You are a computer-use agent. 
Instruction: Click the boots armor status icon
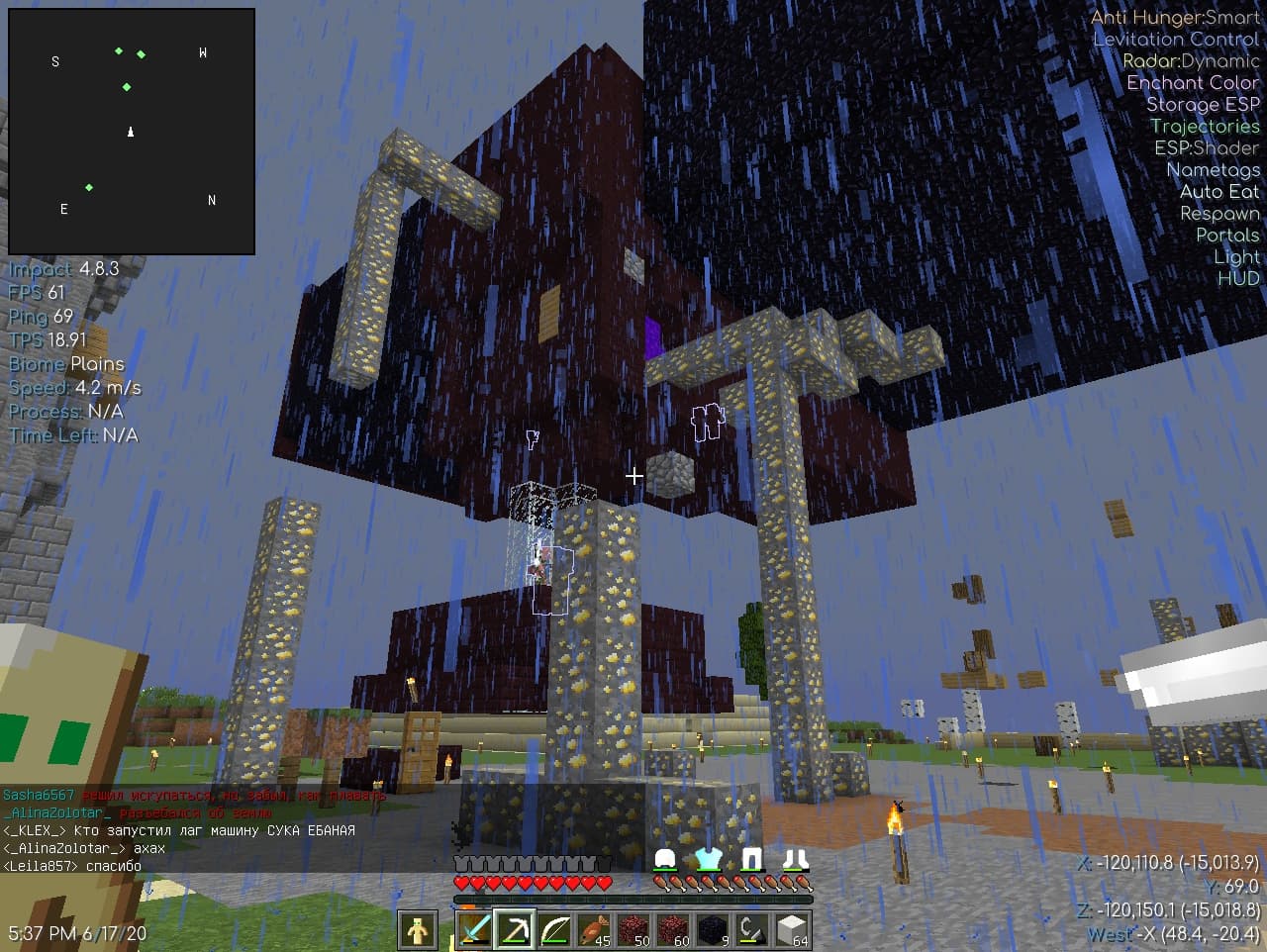(x=795, y=859)
